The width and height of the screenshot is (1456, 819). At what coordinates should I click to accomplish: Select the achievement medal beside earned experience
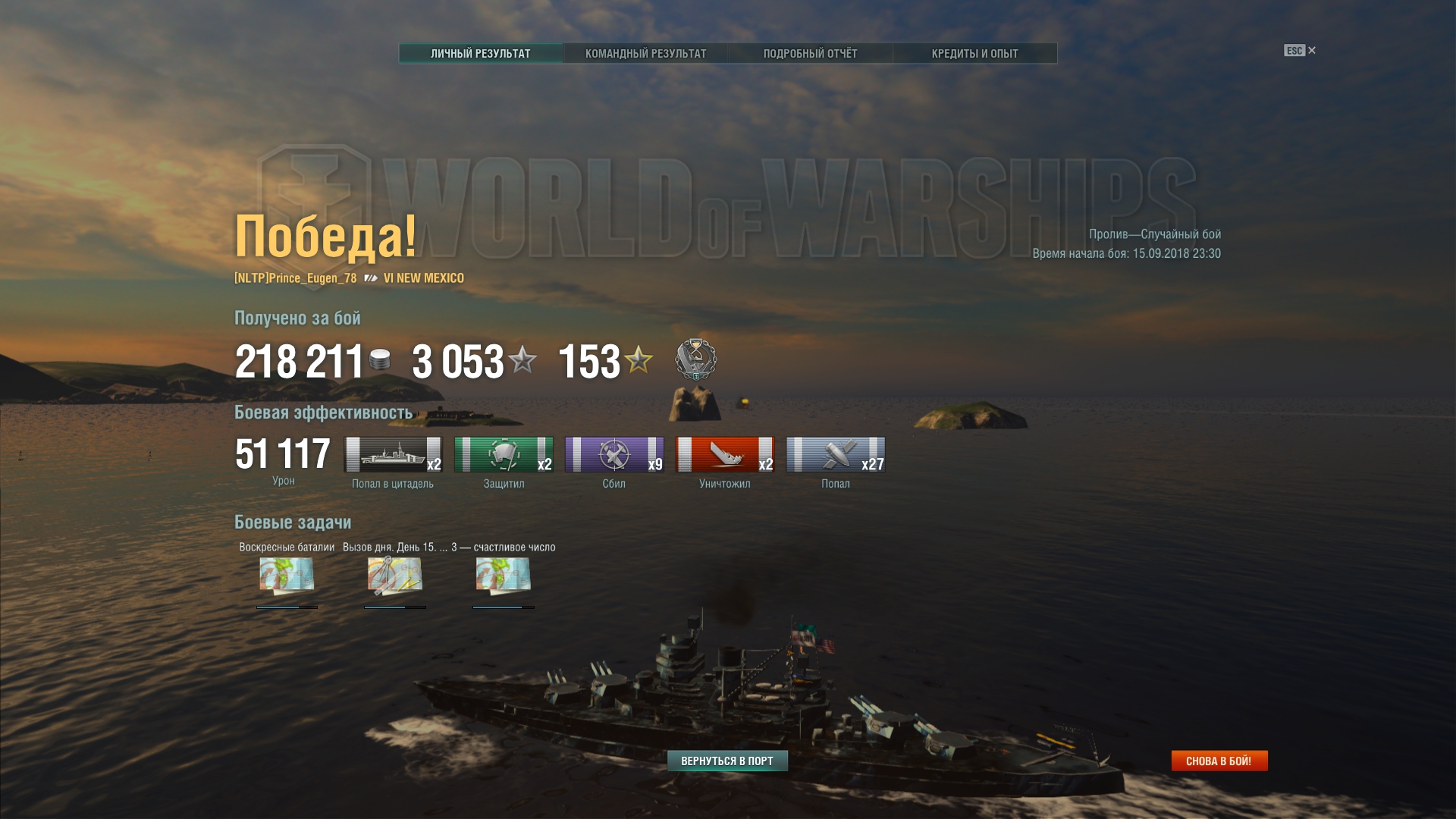[695, 359]
